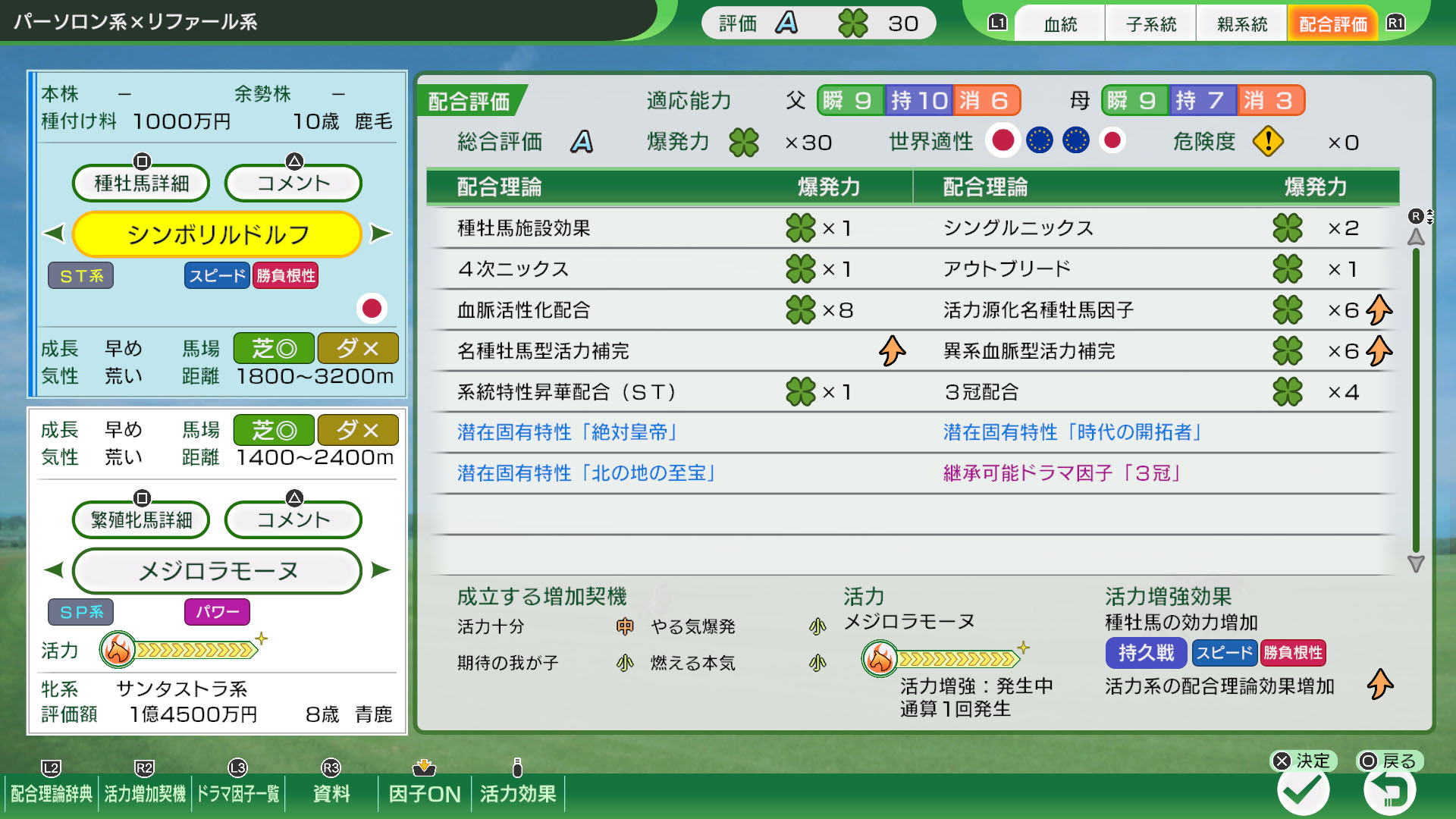Click an EU flag icon in 世界適性
Image resolution: width=1456 pixels, height=819 pixels.
(x=1040, y=141)
